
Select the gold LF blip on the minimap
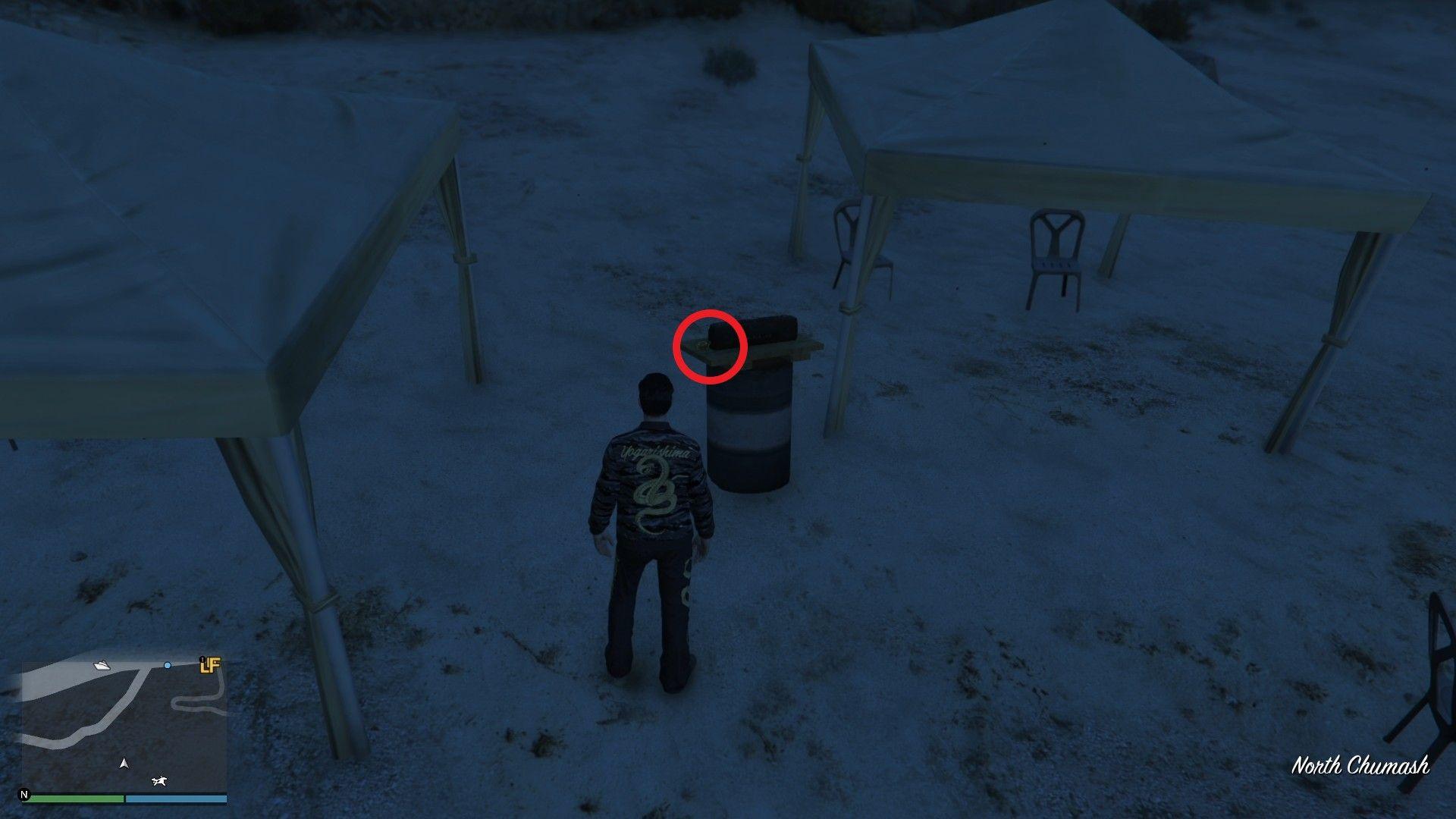coord(209,665)
